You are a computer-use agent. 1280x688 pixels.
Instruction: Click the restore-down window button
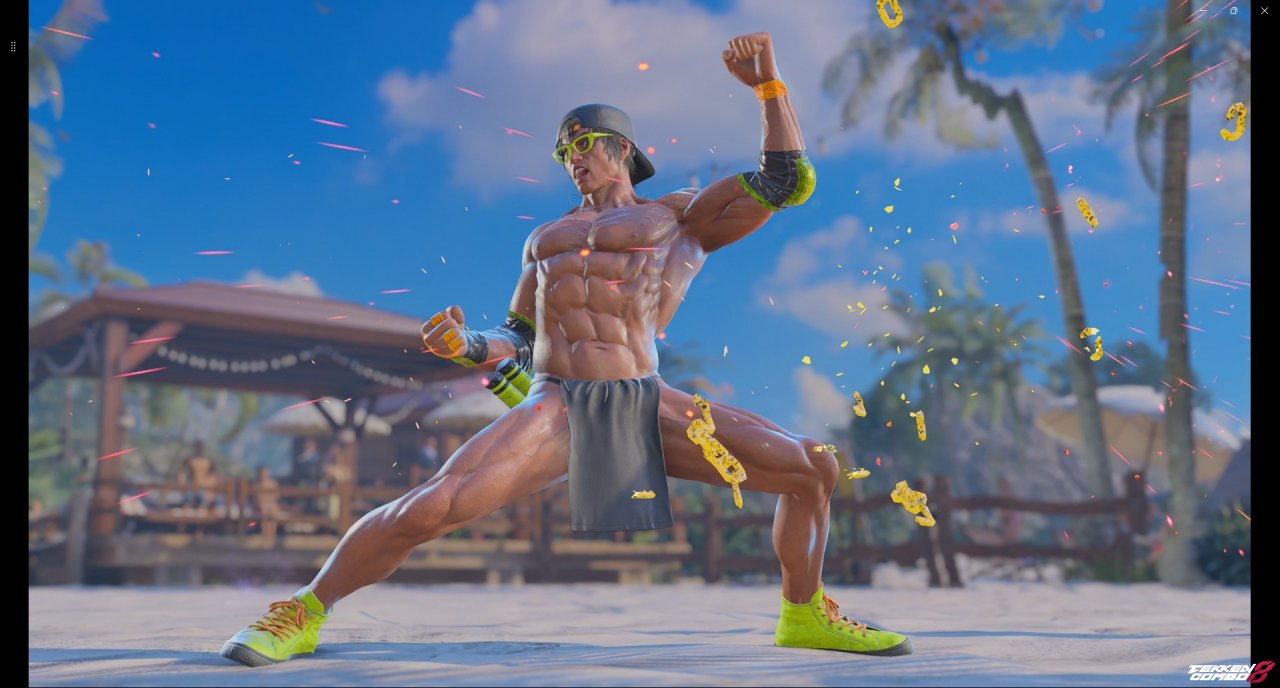click(1233, 10)
